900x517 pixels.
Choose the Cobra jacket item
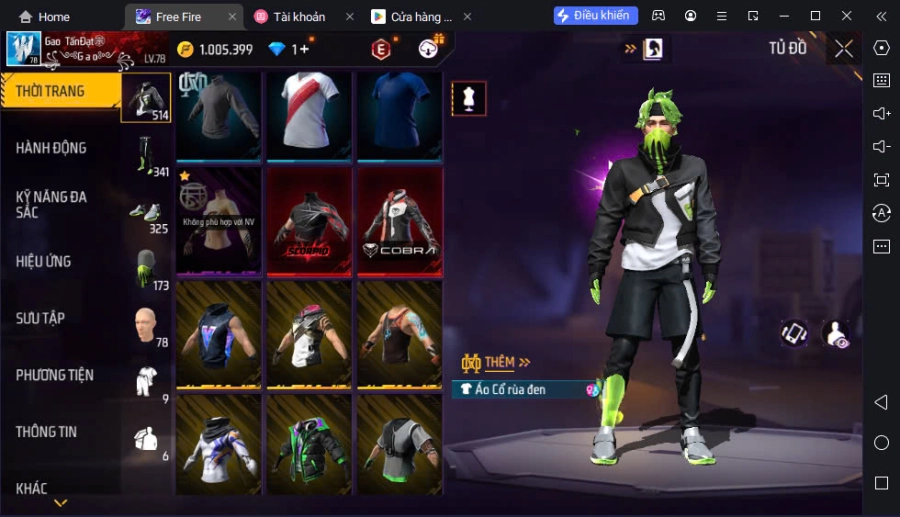pyautogui.click(x=399, y=221)
